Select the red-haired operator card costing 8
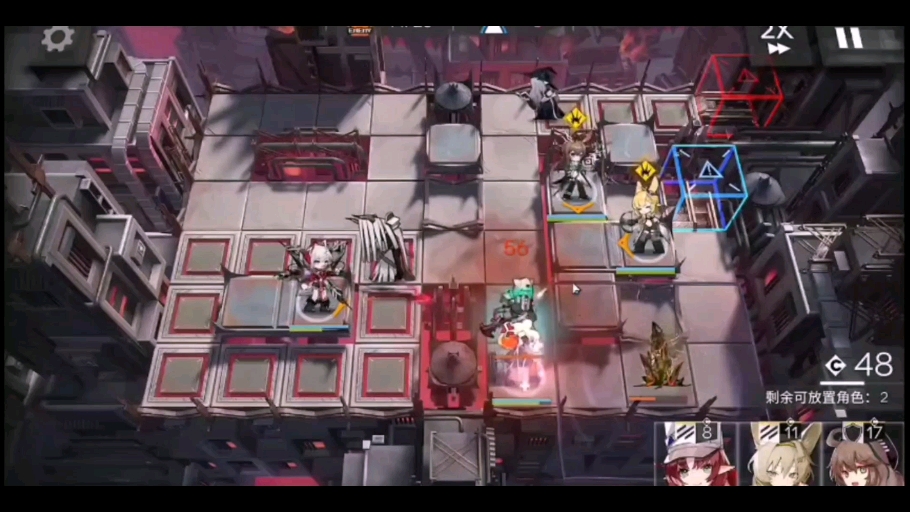 point(695,455)
